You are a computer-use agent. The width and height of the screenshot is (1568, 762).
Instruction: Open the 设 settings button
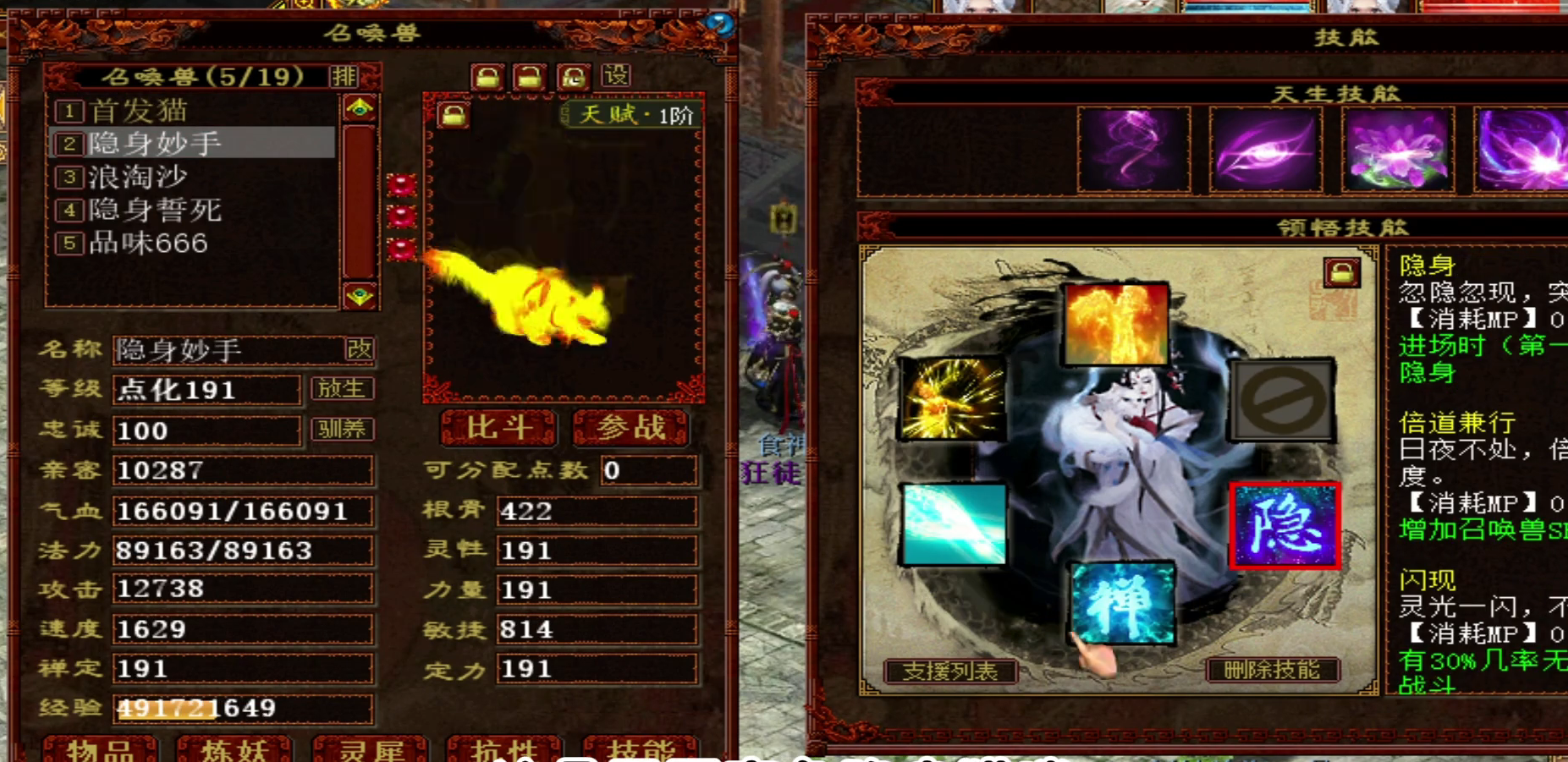click(x=616, y=76)
